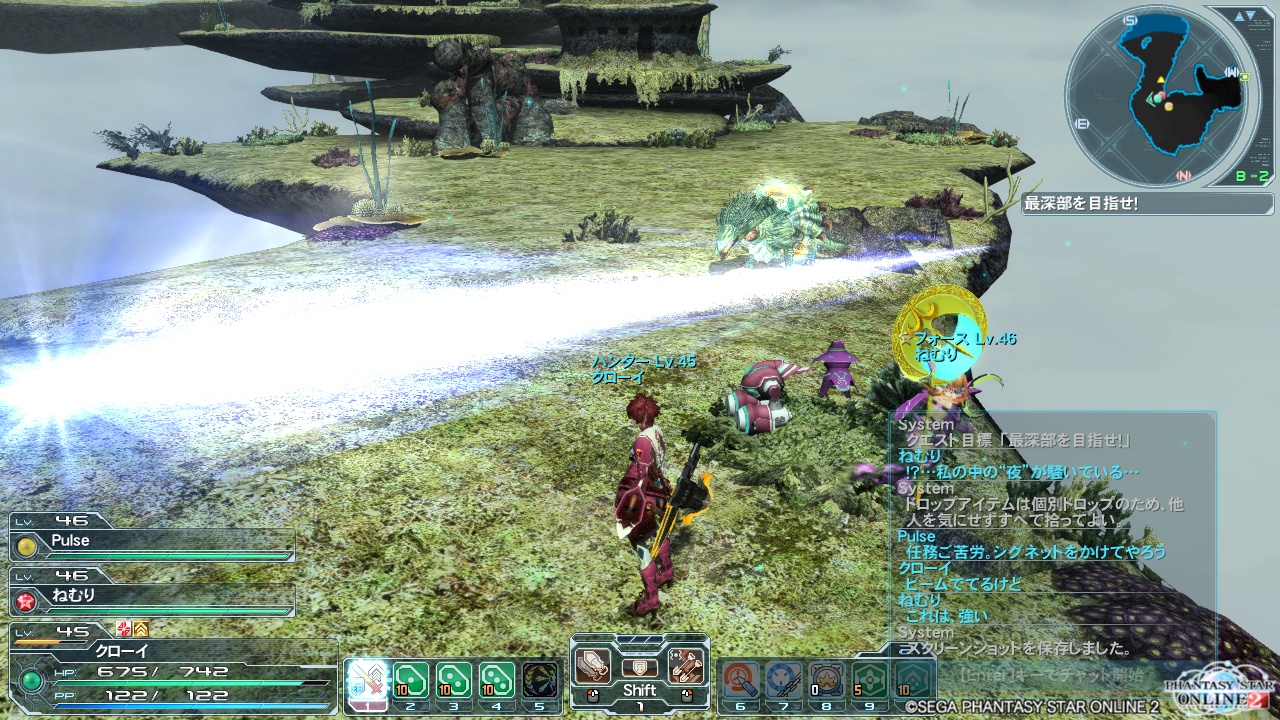The width and height of the screenshot is (1280, 720).
Task: Activate the orange bullet skill in slot 6
Action: tap(740, 680)
